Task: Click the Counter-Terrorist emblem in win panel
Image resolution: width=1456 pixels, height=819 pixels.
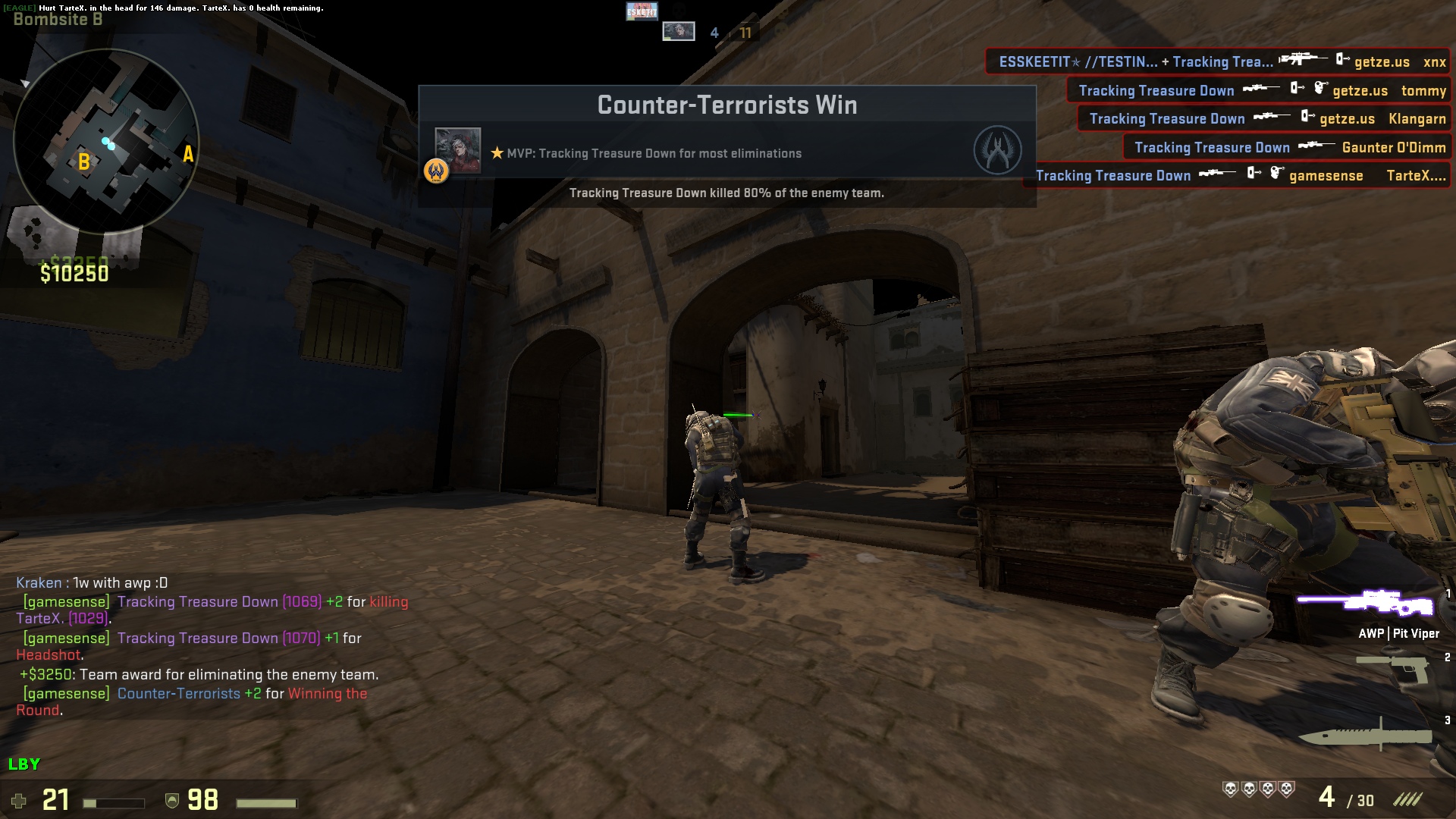Action: pyautogui.click(x=996, y=150)
